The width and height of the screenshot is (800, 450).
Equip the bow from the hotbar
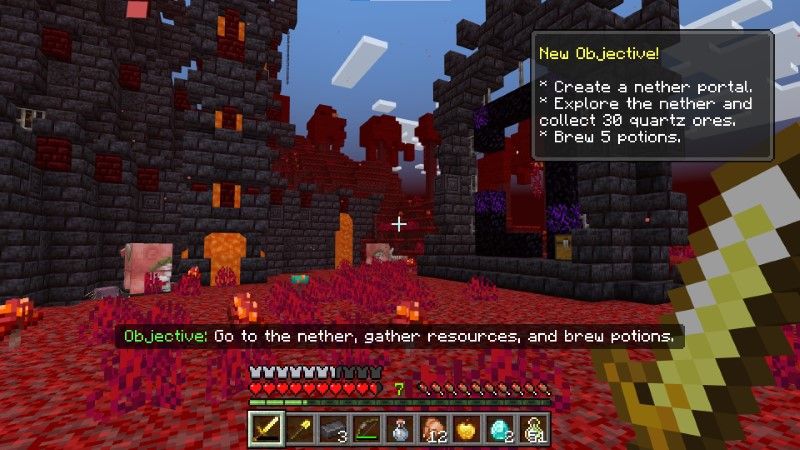366,429
